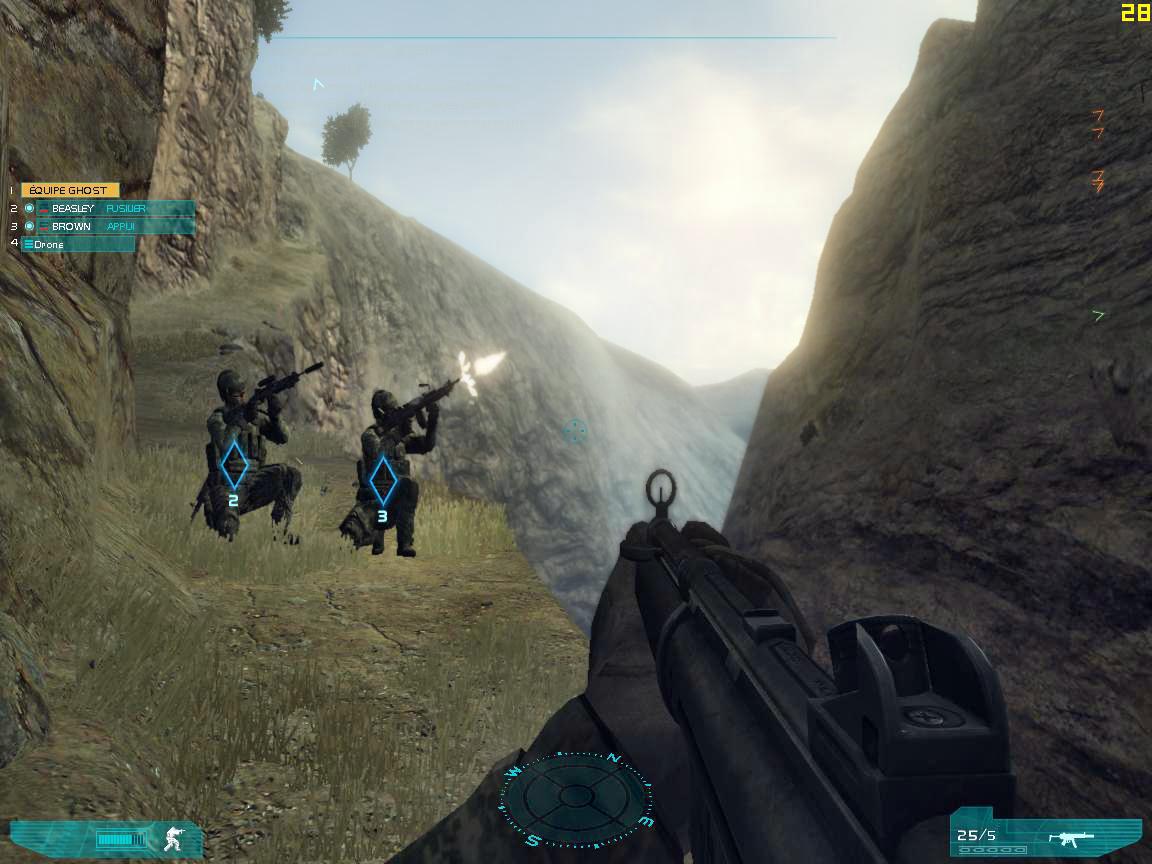Click the submachine gun weapon icon

pyautogui.click(x=1065, y=836)
